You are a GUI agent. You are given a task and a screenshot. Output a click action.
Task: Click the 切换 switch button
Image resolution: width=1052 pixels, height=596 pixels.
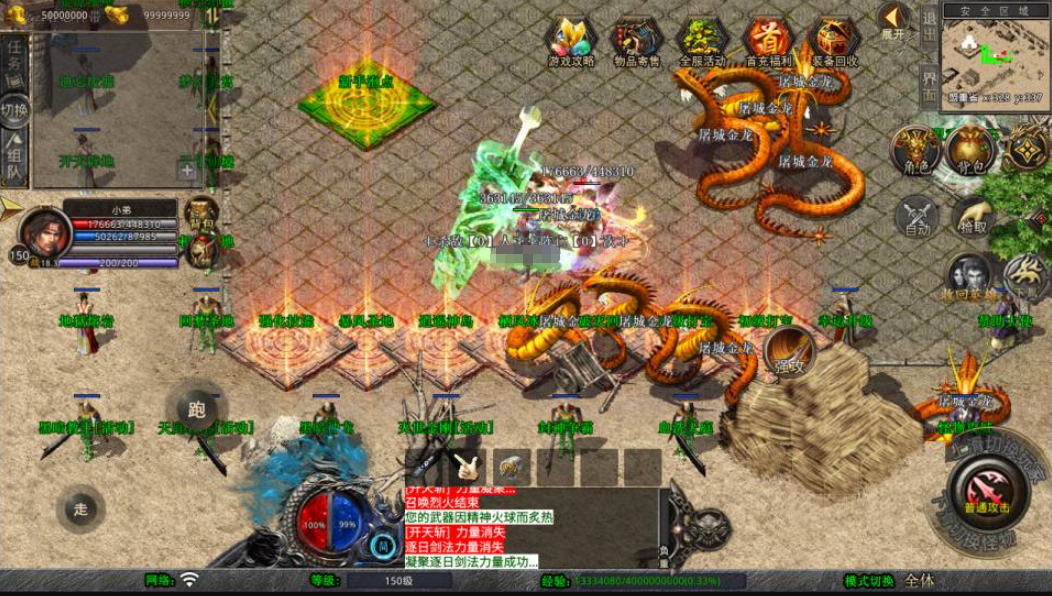click(x=14, y=109)
